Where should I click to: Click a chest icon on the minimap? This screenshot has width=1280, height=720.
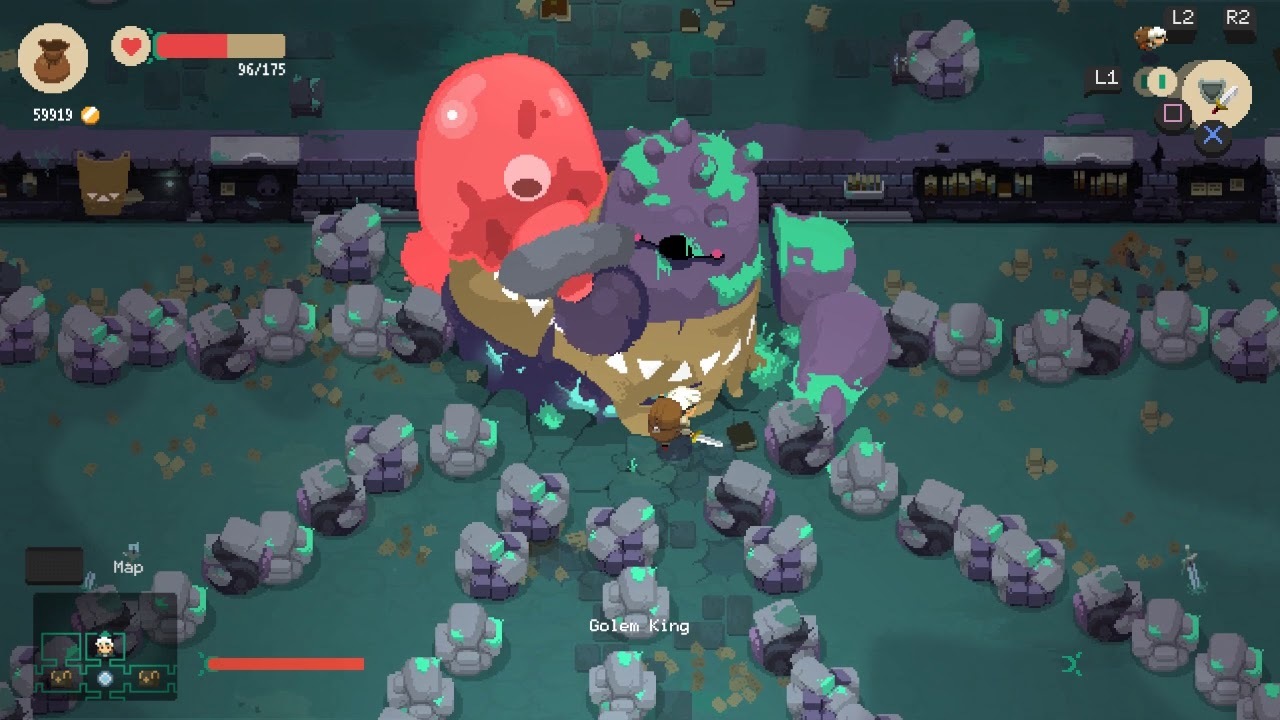click(x=62, y=678)
